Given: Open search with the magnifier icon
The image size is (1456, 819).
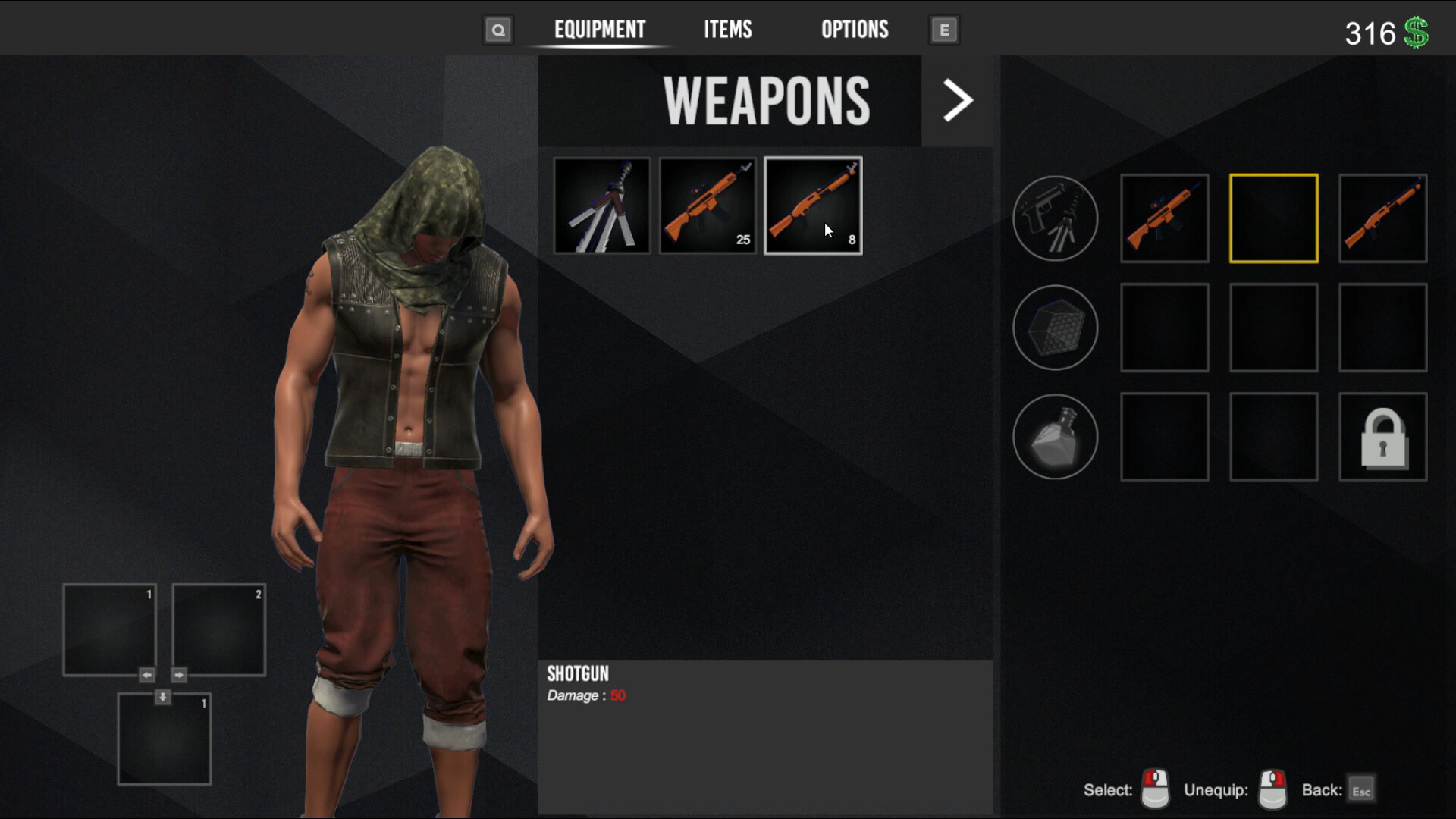Looking at the screenshot, I should 497,30.
